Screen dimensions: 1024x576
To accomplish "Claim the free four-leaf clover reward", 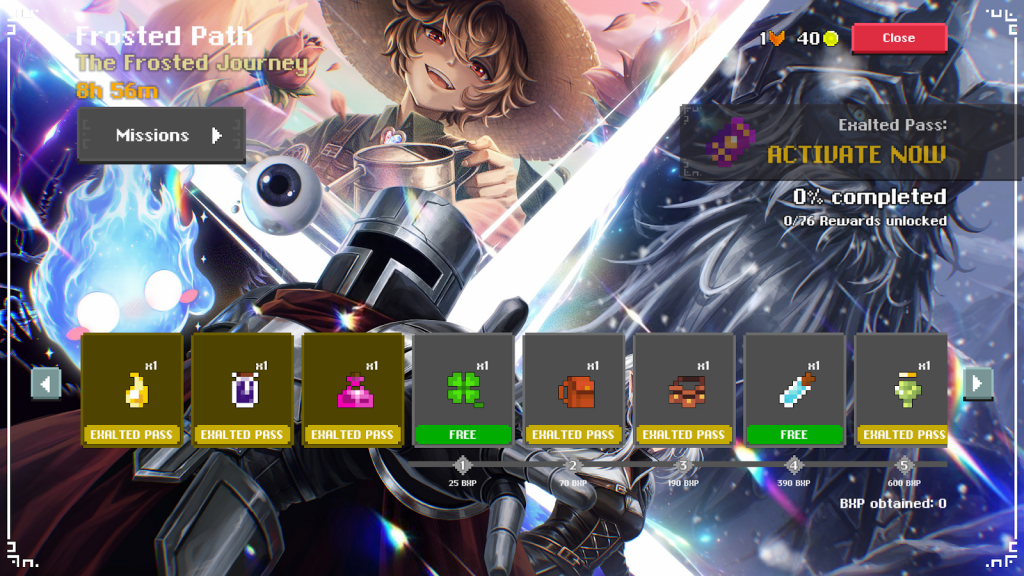I will pyautogui.click(x=463, y=390).
